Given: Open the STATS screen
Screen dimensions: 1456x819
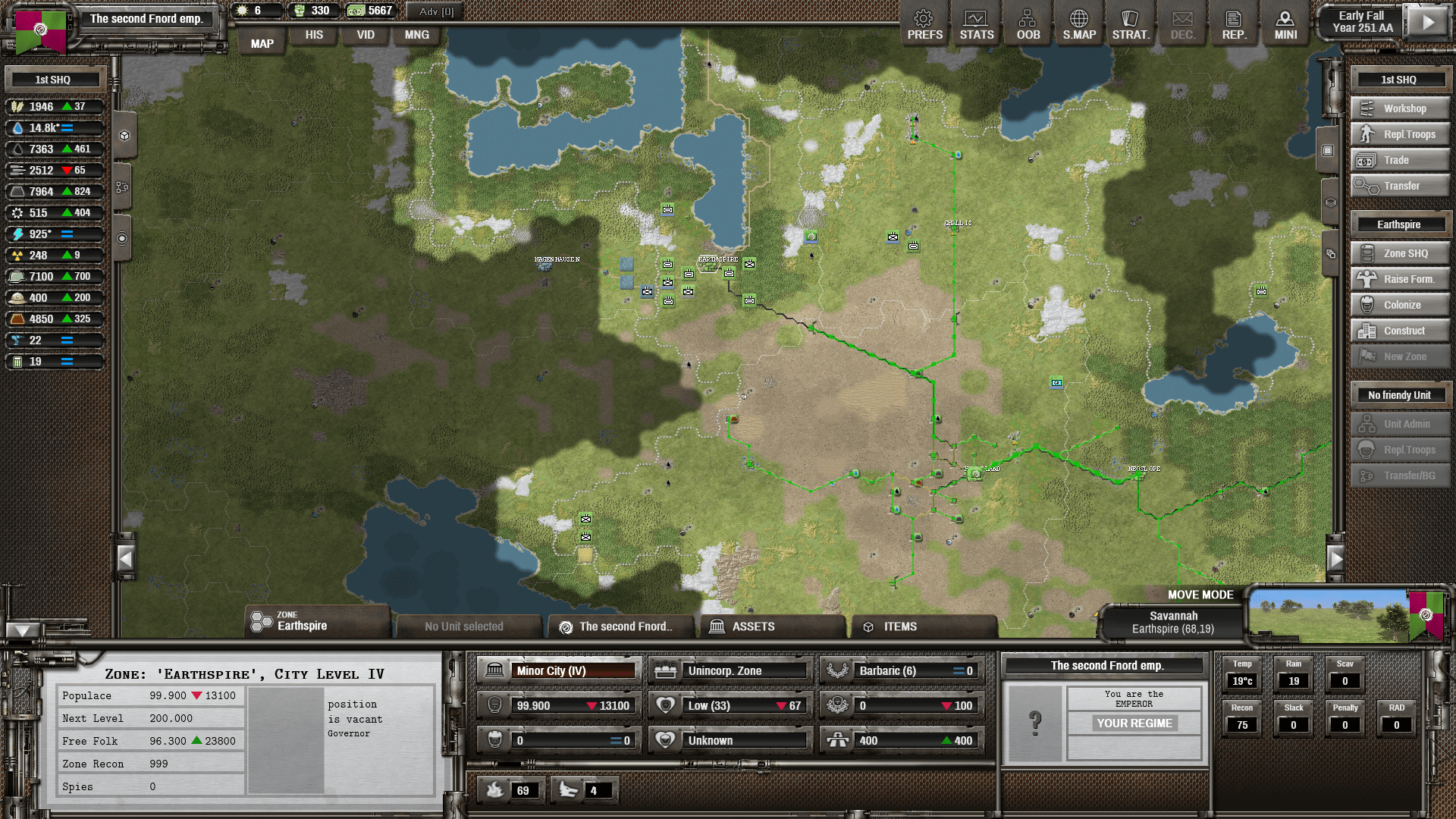Looking at the screenshot, I should pos(976,25).
